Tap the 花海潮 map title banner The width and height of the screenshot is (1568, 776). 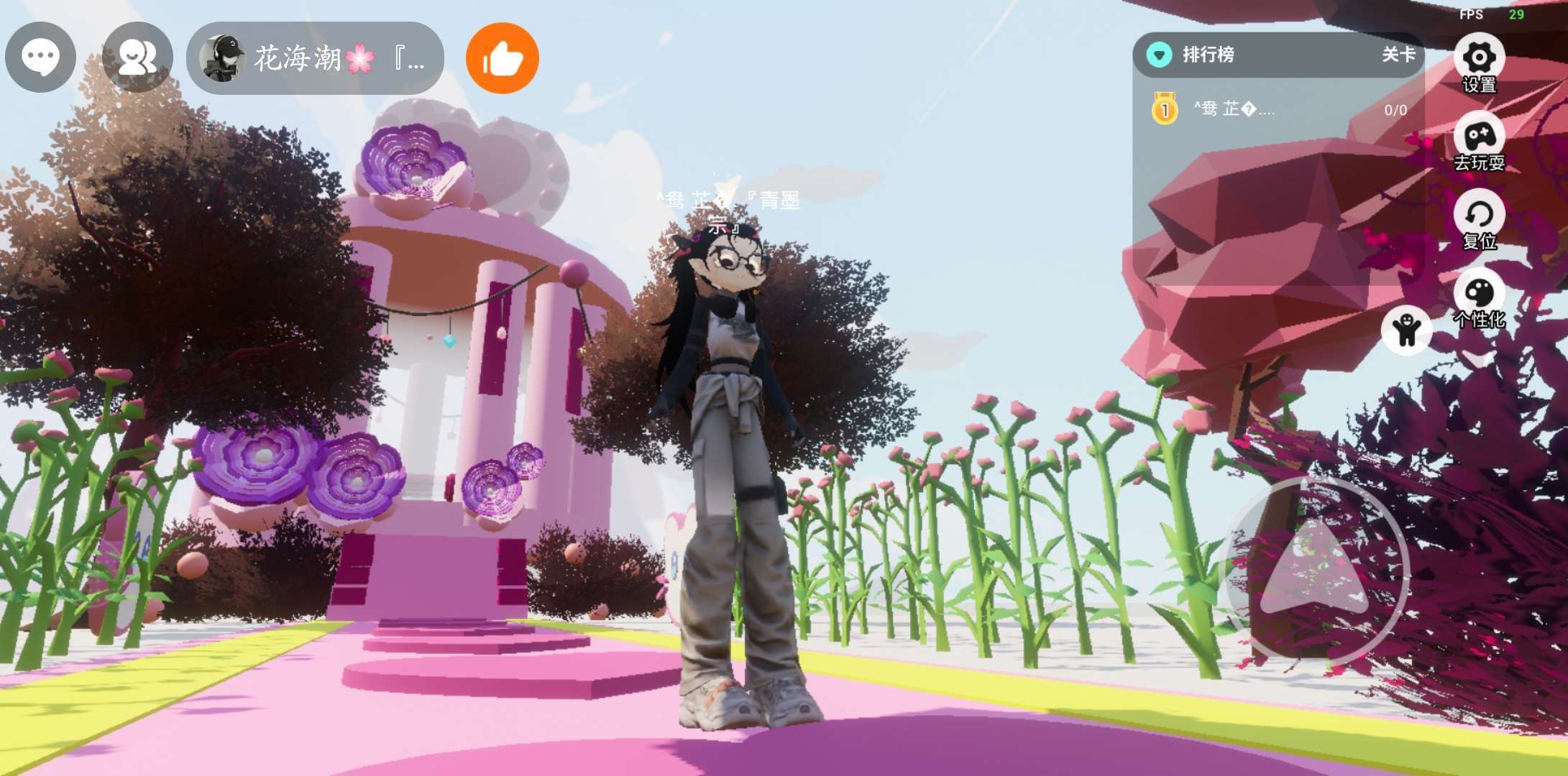(315, 57)
